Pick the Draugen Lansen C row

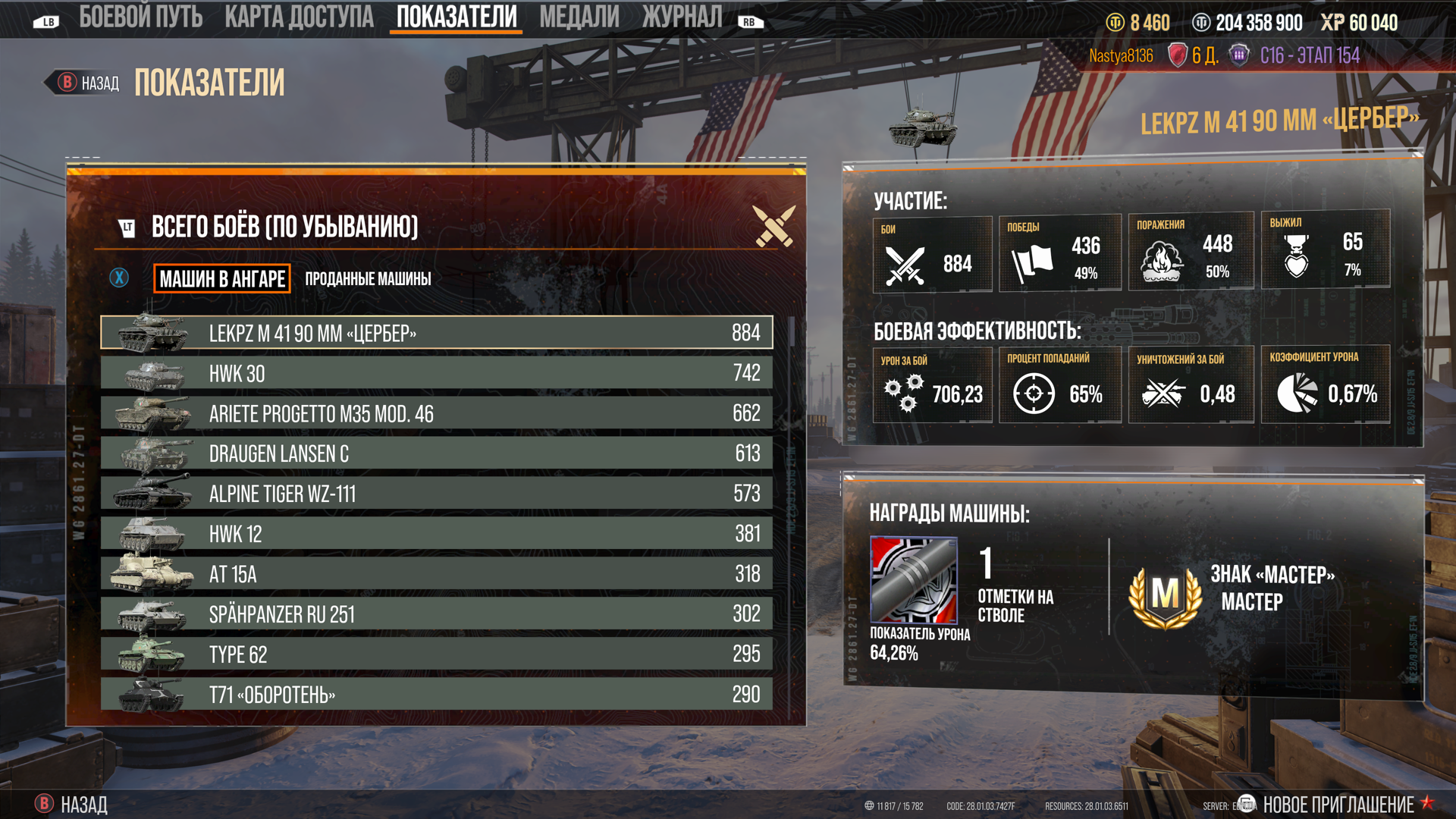pos(437,453)
